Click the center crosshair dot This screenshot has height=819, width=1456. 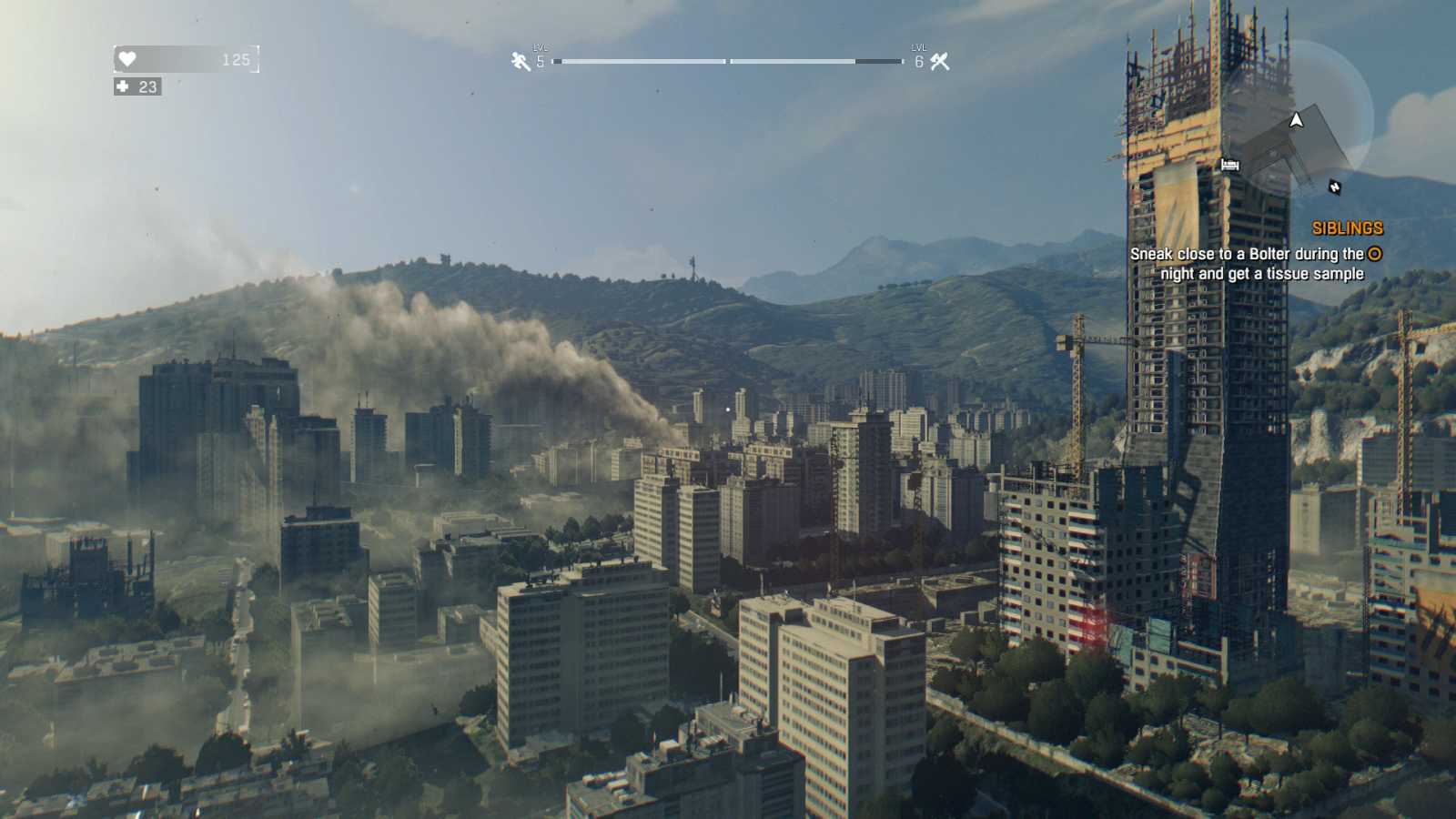click(728, 409)
